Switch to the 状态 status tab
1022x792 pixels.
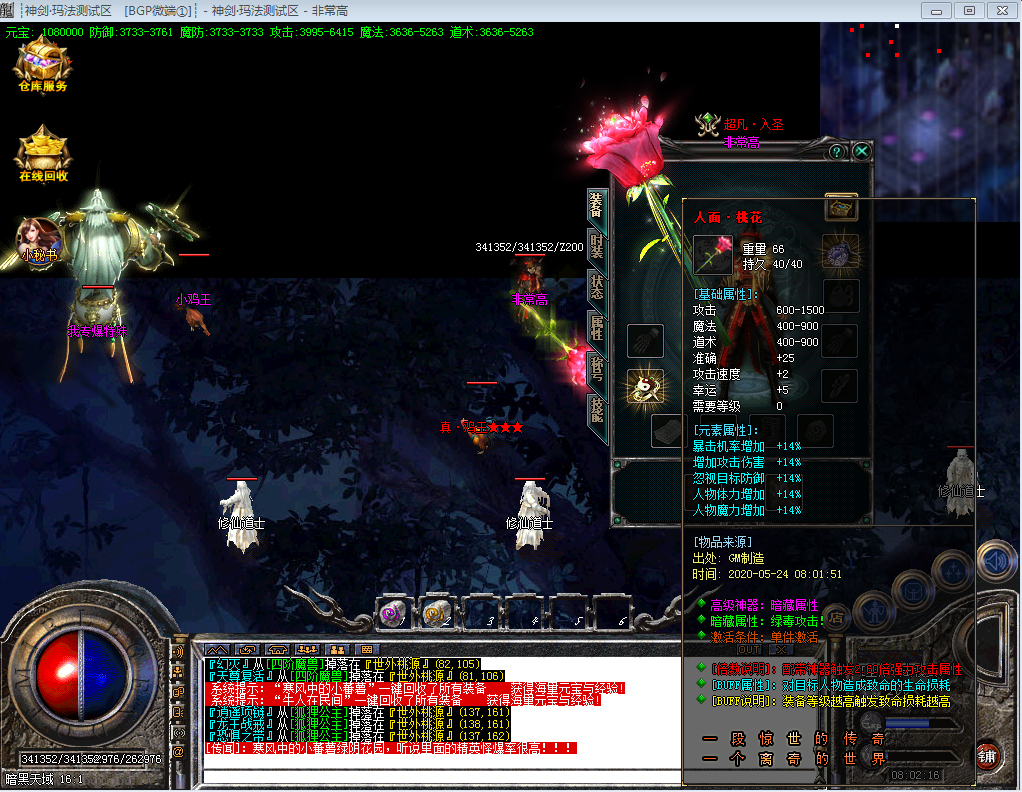(596, 288)
